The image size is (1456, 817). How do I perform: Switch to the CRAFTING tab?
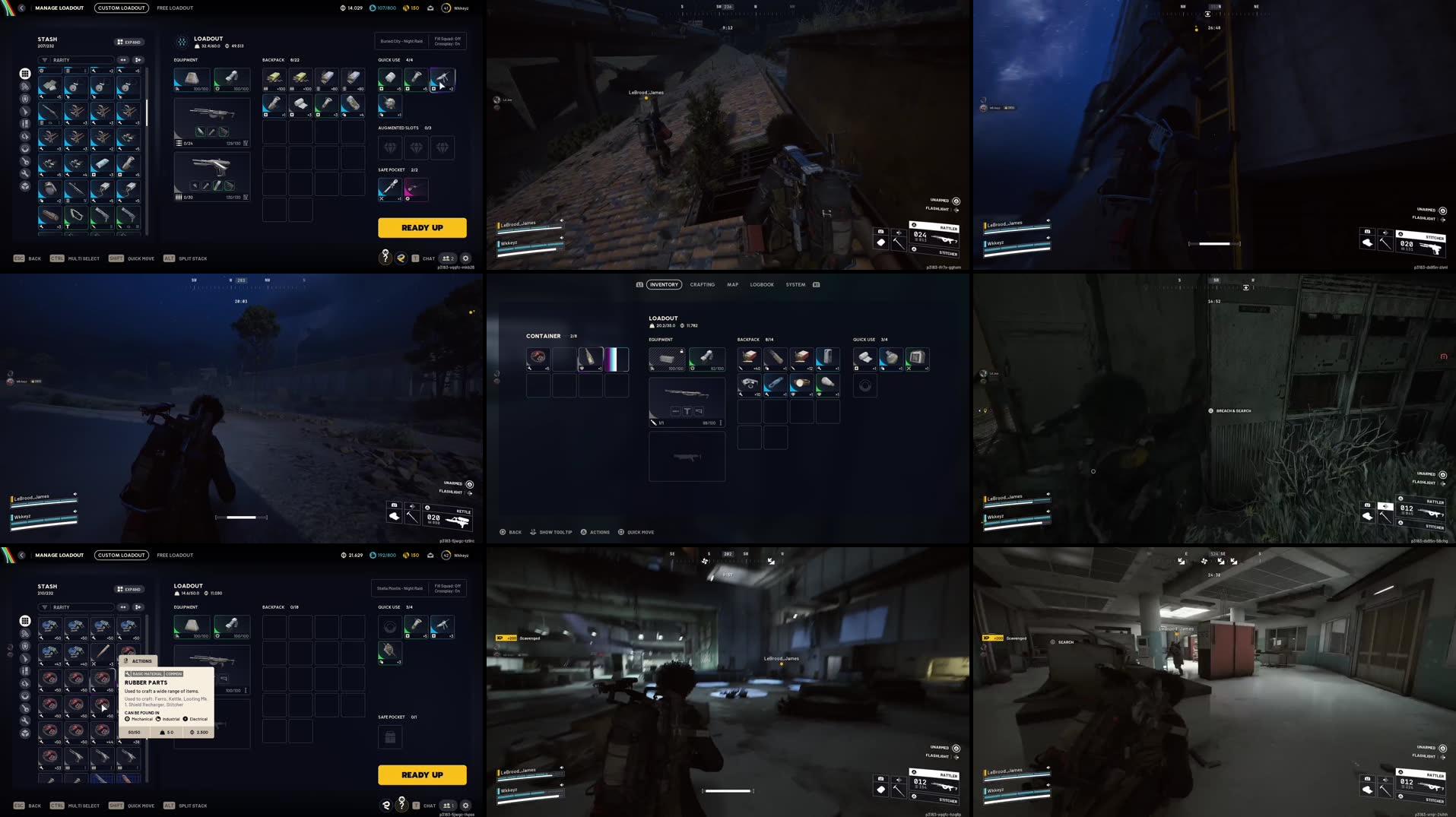click(x=702, y=284)
